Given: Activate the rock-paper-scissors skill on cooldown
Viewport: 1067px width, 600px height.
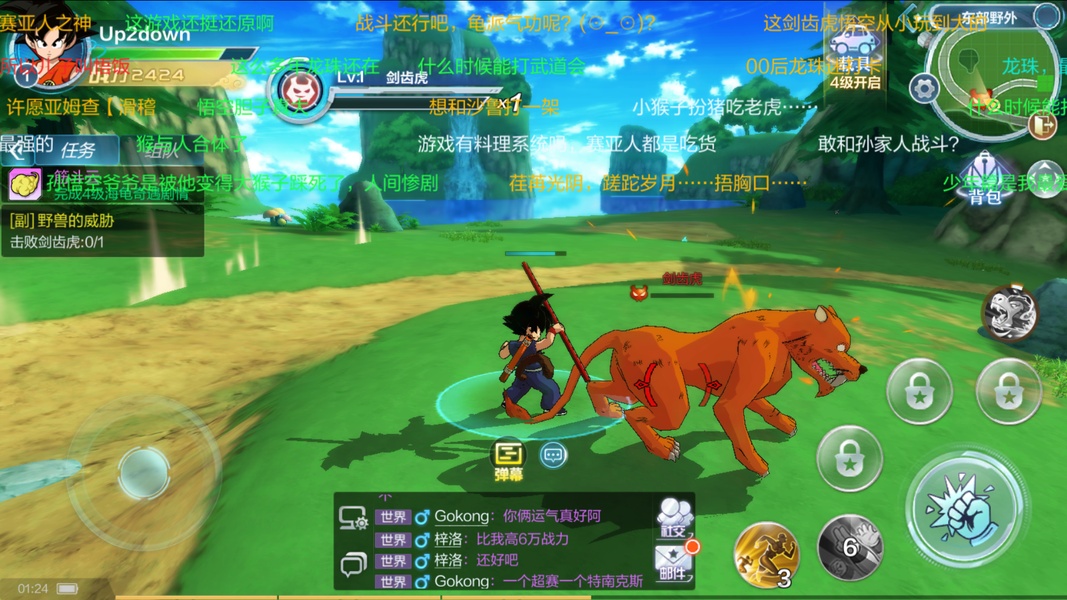Looking at the screenshot, I should (x=850, y=548).
